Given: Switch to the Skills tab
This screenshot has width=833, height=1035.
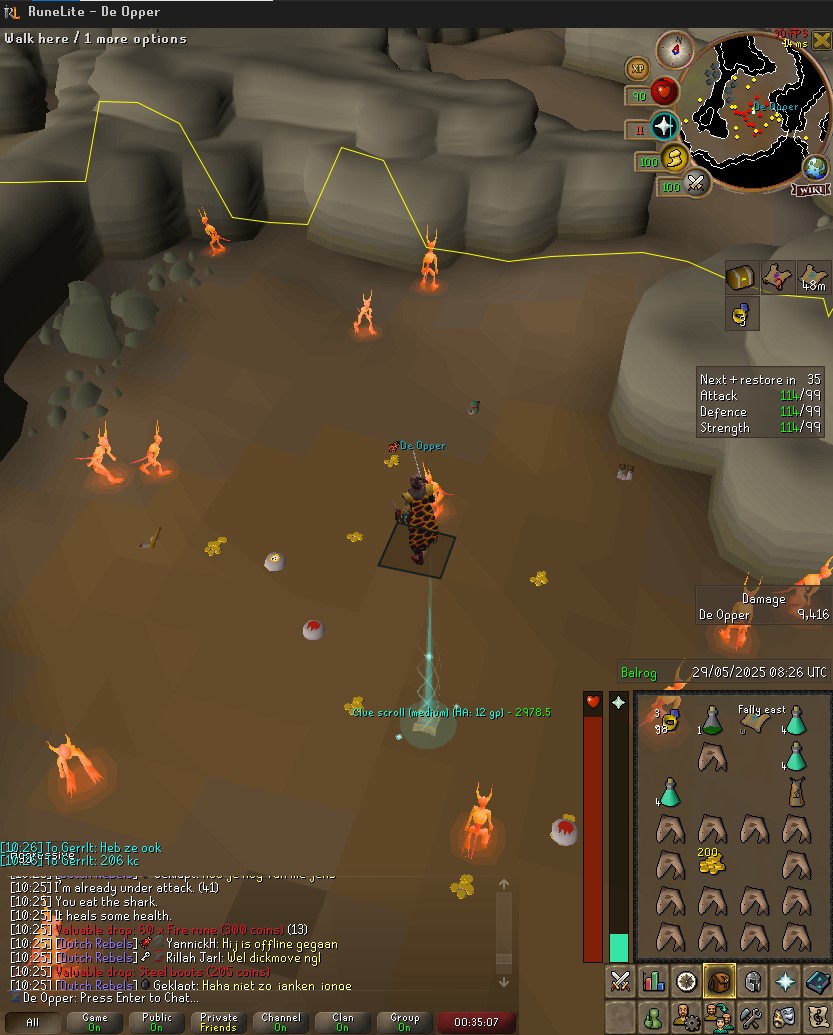Looking at the screenshot, I should [x=653, y=981].
